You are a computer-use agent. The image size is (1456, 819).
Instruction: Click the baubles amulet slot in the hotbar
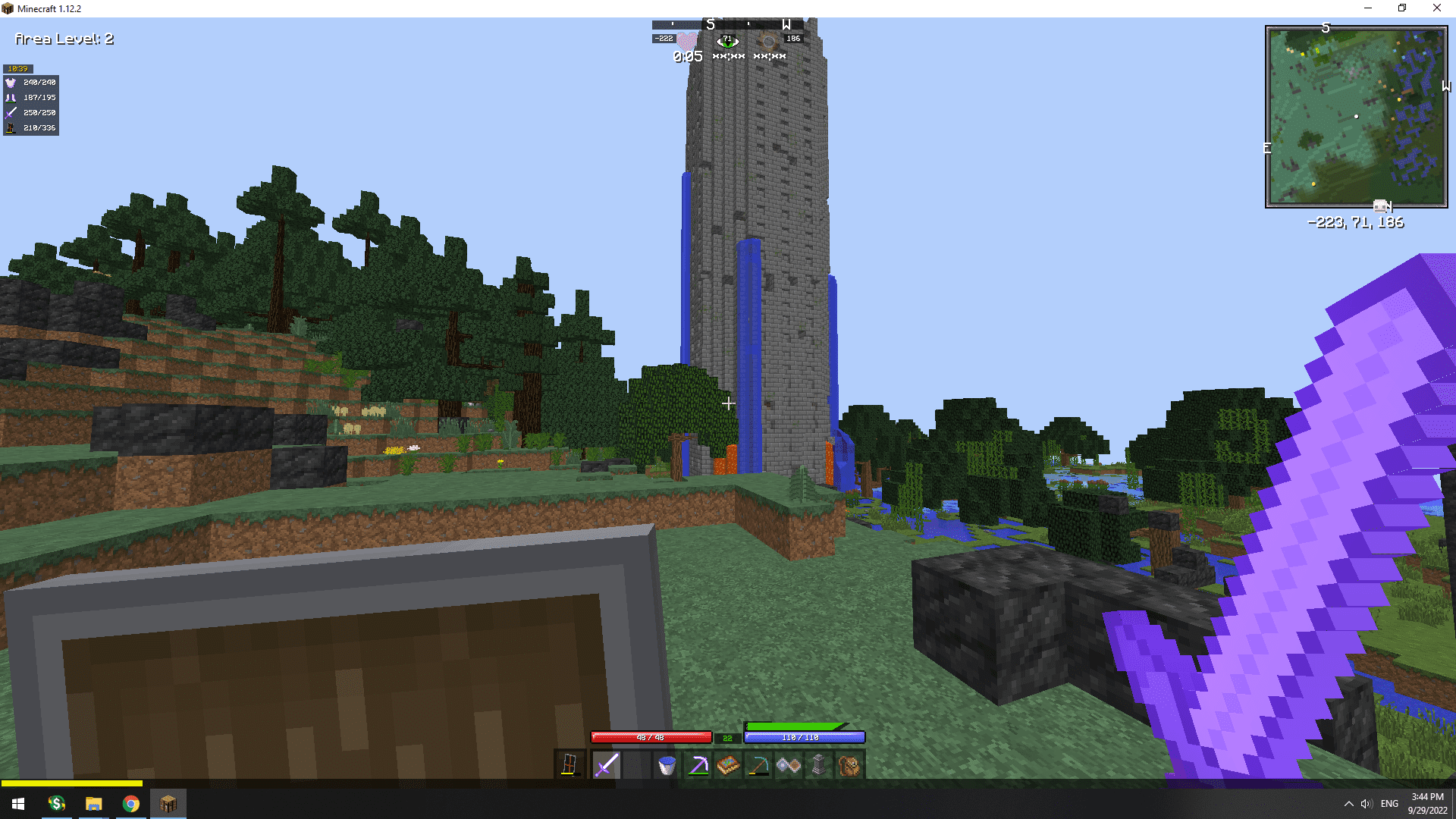(790, 765)
